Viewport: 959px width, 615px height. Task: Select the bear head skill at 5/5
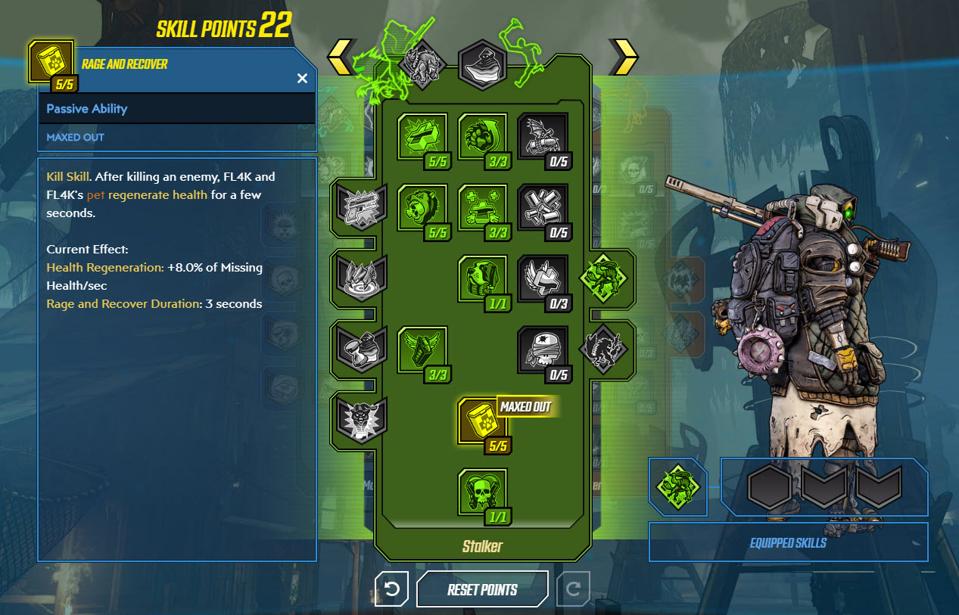[x=422, y=208]
